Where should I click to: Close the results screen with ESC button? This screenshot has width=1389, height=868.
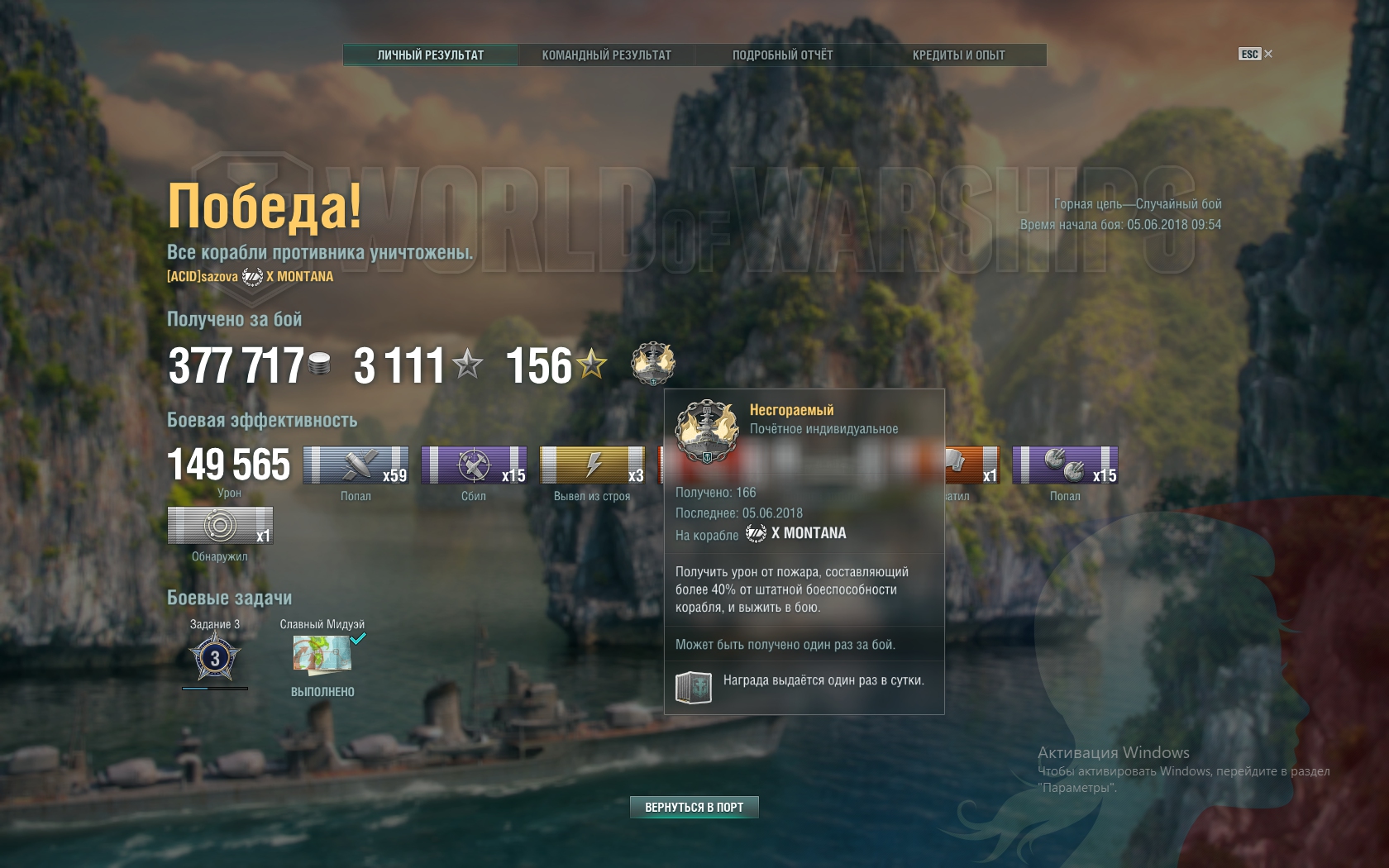[x=1255, y=54]
